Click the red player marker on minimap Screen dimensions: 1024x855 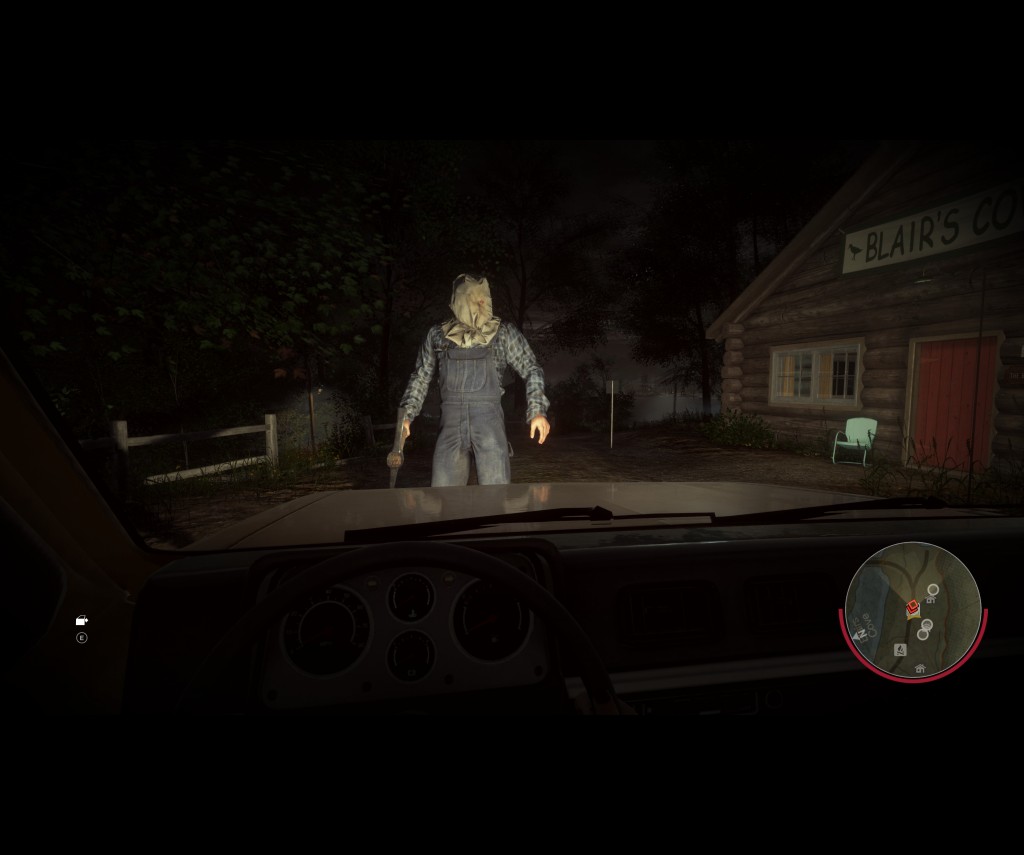[x=912, y=607]
